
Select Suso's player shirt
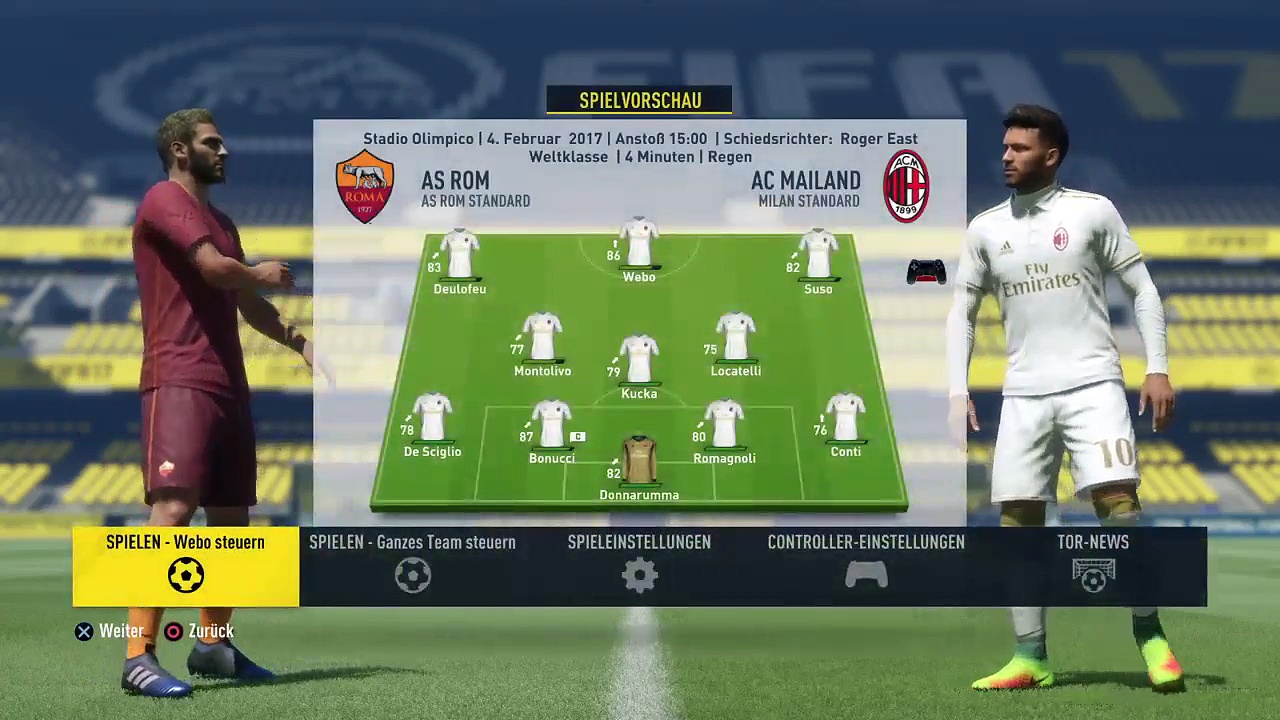tap(818, 254)
